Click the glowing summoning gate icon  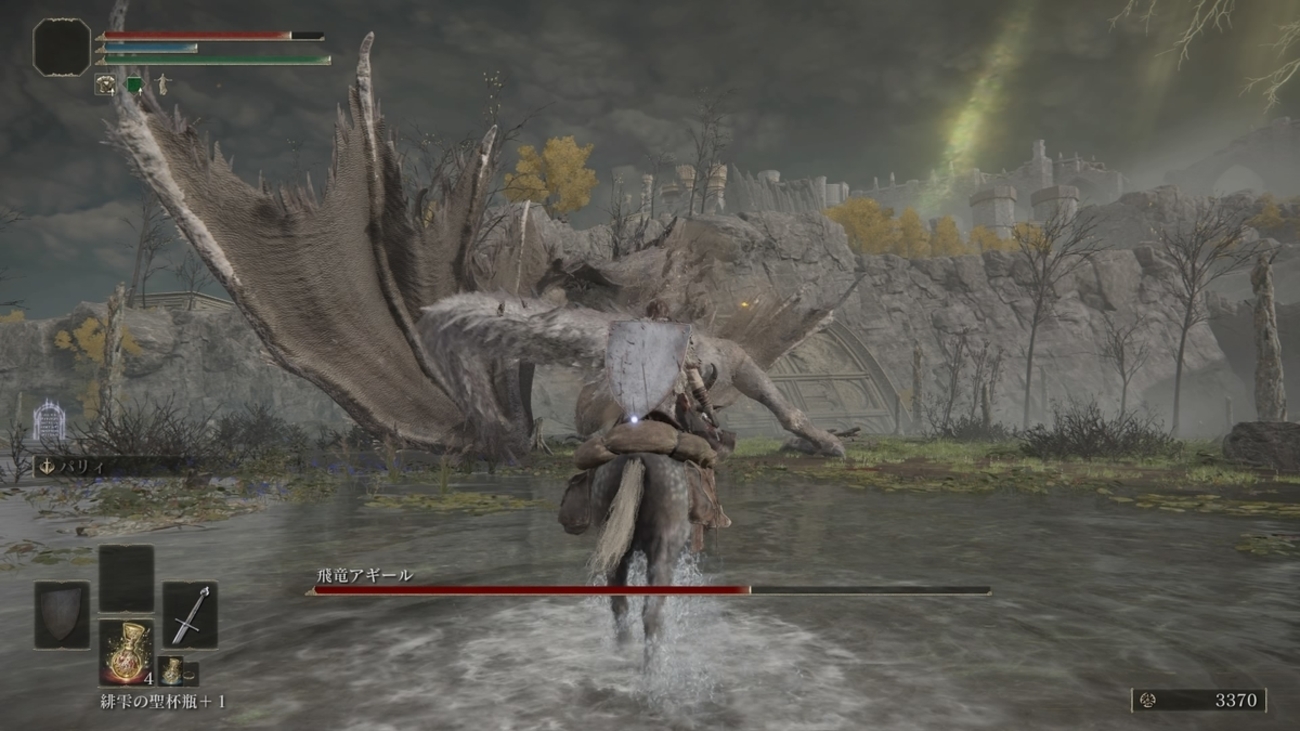[48, 422]
